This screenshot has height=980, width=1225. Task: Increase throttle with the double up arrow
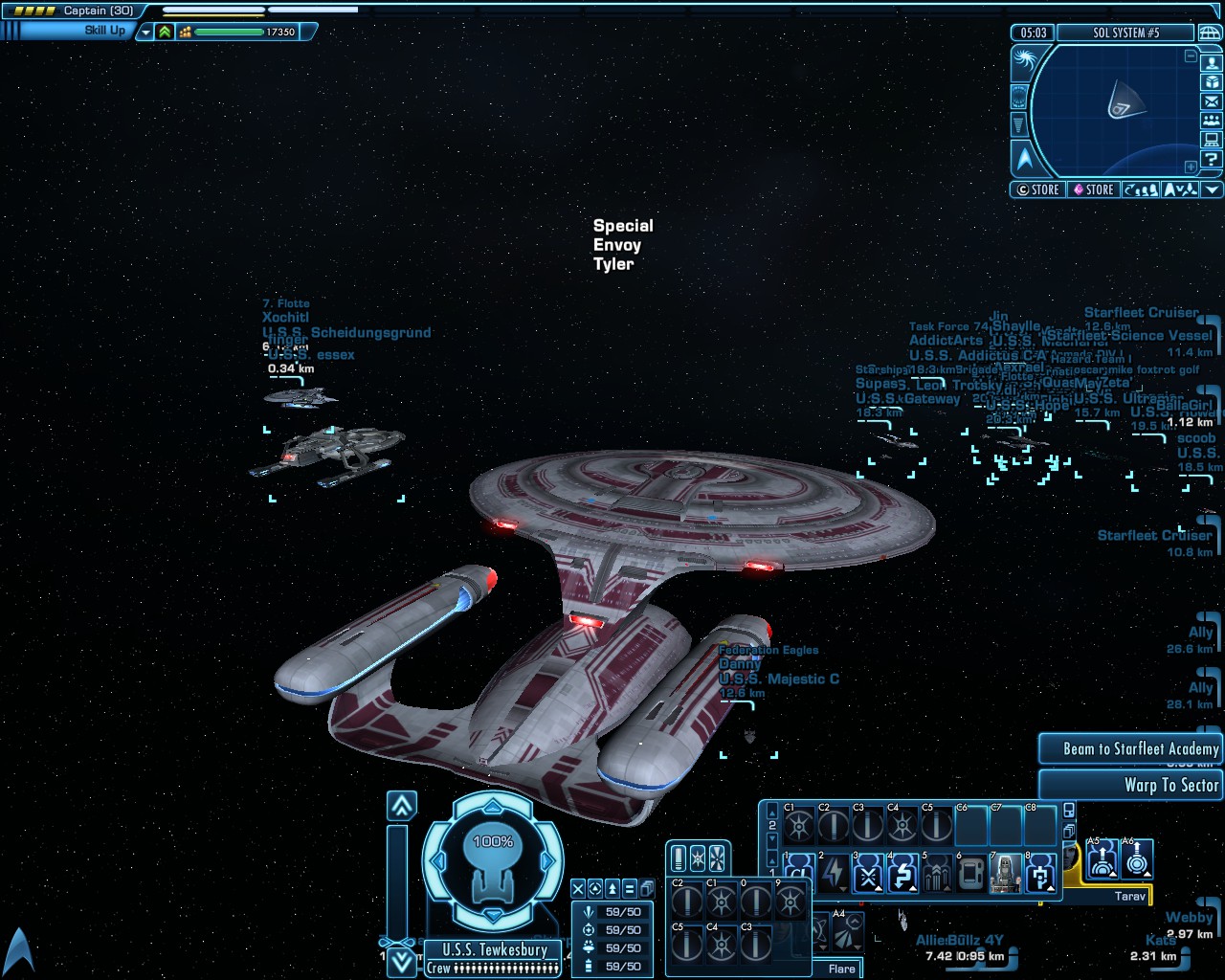402,806
